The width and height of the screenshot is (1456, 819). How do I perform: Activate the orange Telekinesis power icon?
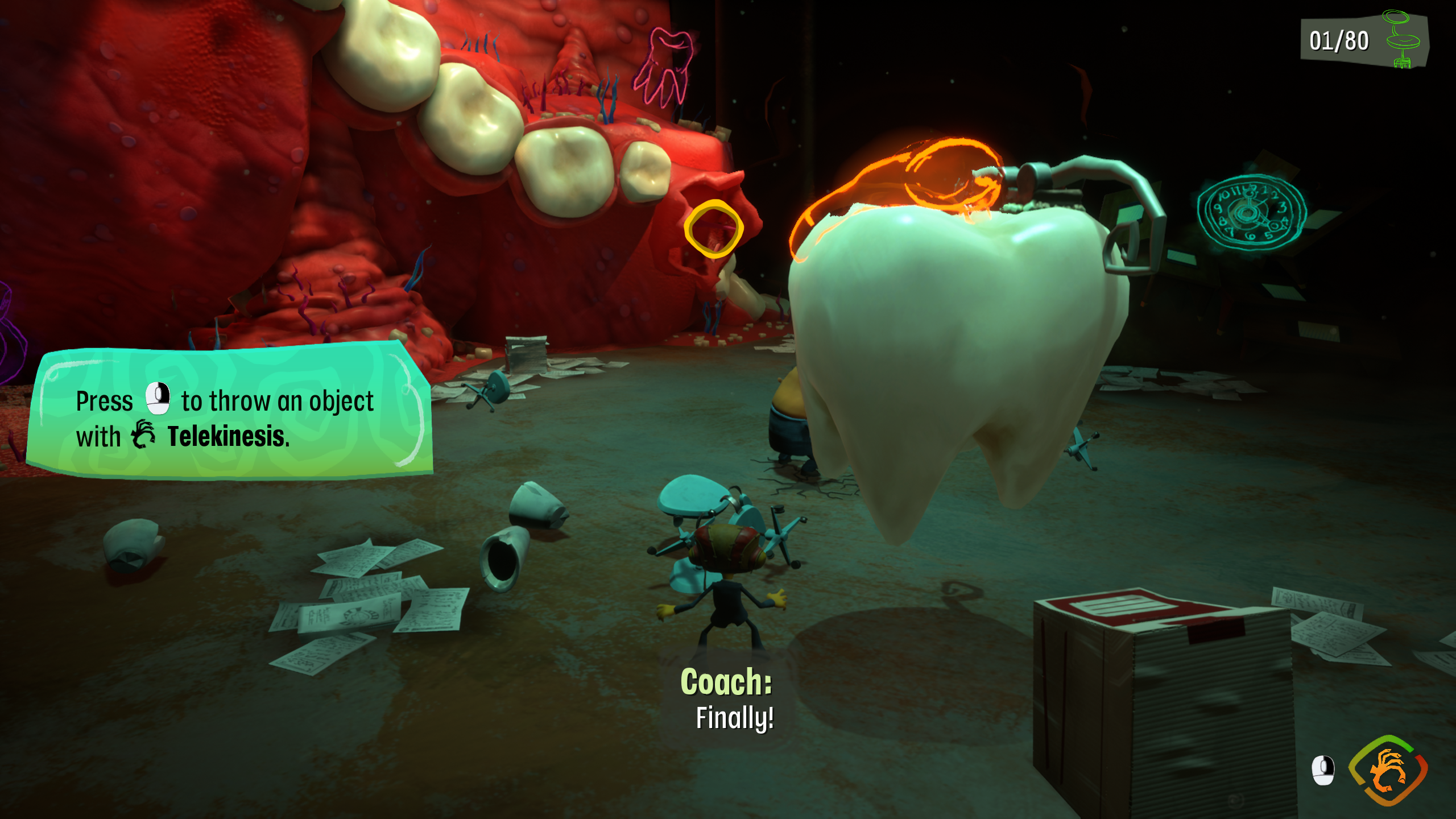pyautogui.click(x=1388, y=771)
